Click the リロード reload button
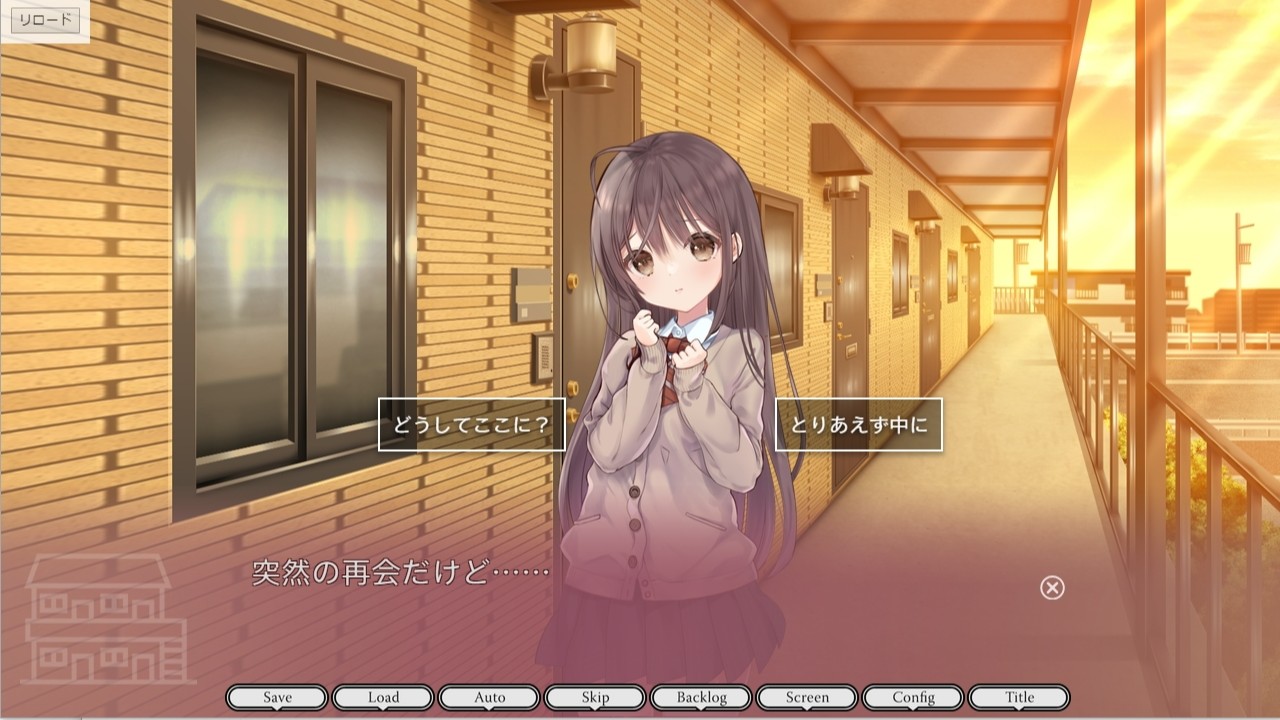The width and height of the screenshot is (1280, 720). point(45,20)
